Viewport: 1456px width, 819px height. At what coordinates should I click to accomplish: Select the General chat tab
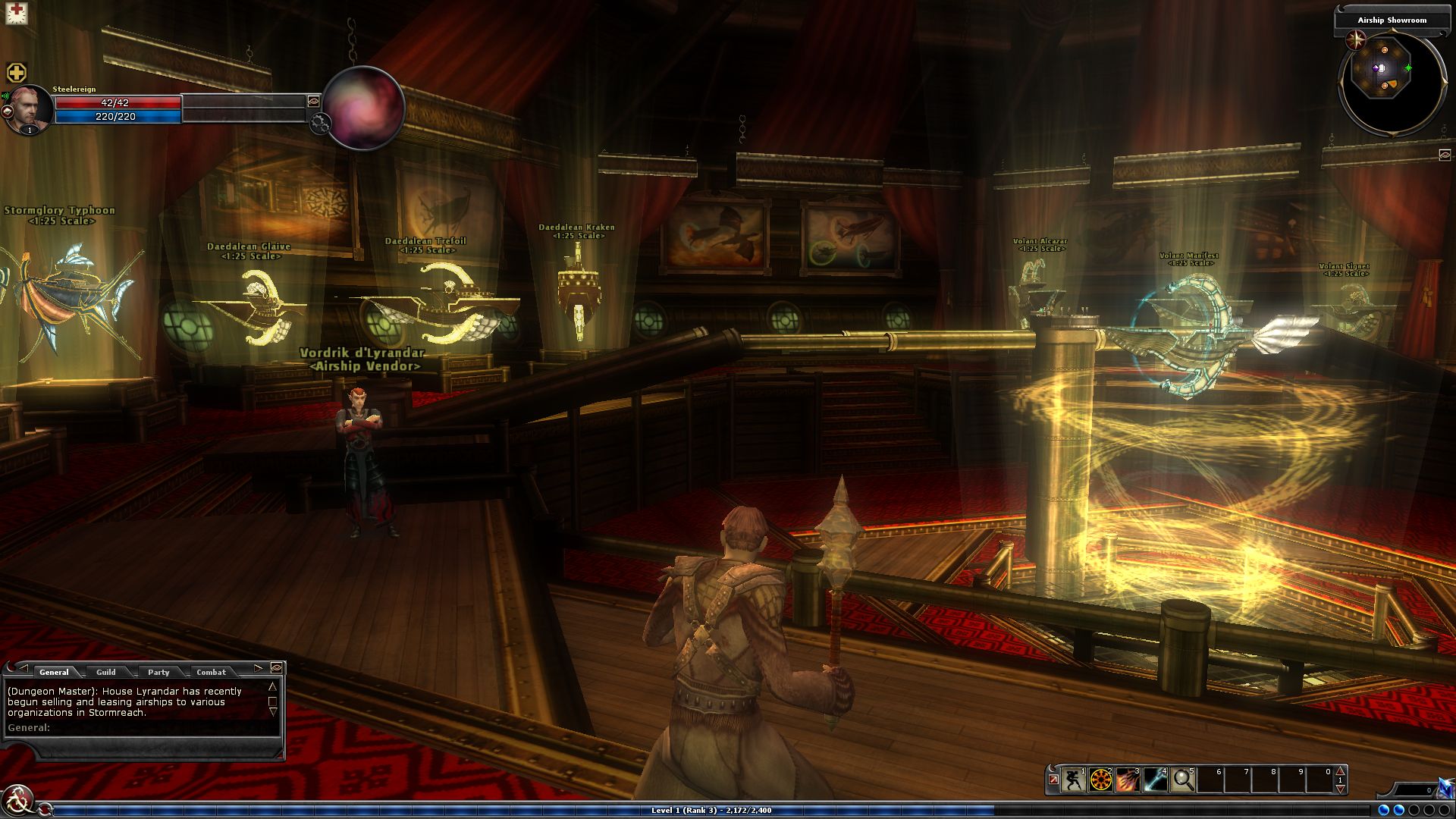(x=54, y=672)
